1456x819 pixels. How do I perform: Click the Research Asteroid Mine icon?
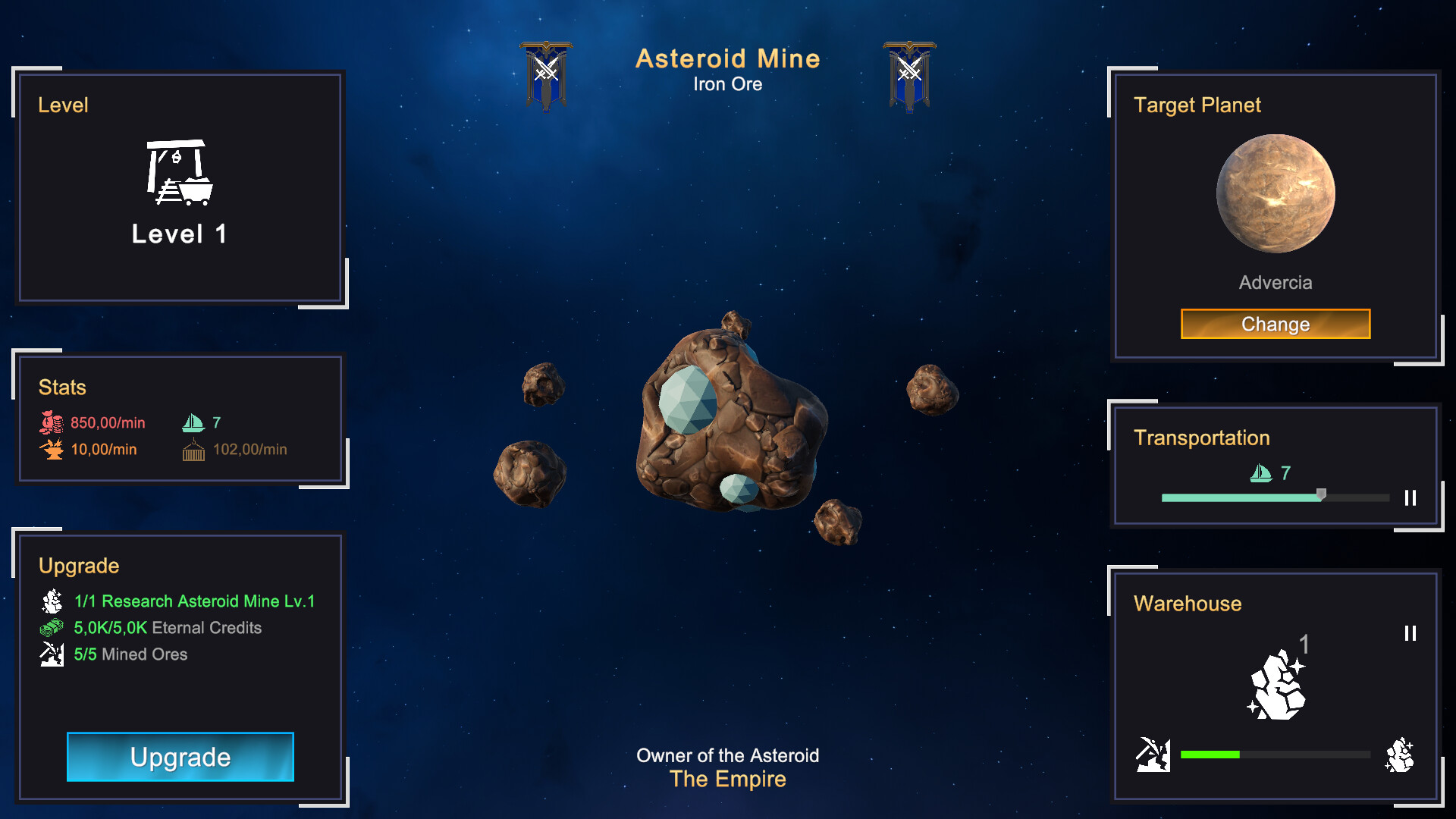tap(50, 601)
